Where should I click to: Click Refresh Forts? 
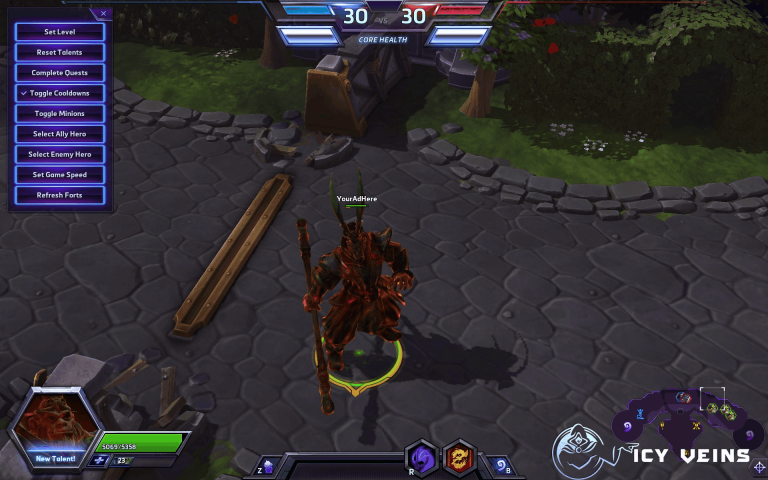pos(60,195)
